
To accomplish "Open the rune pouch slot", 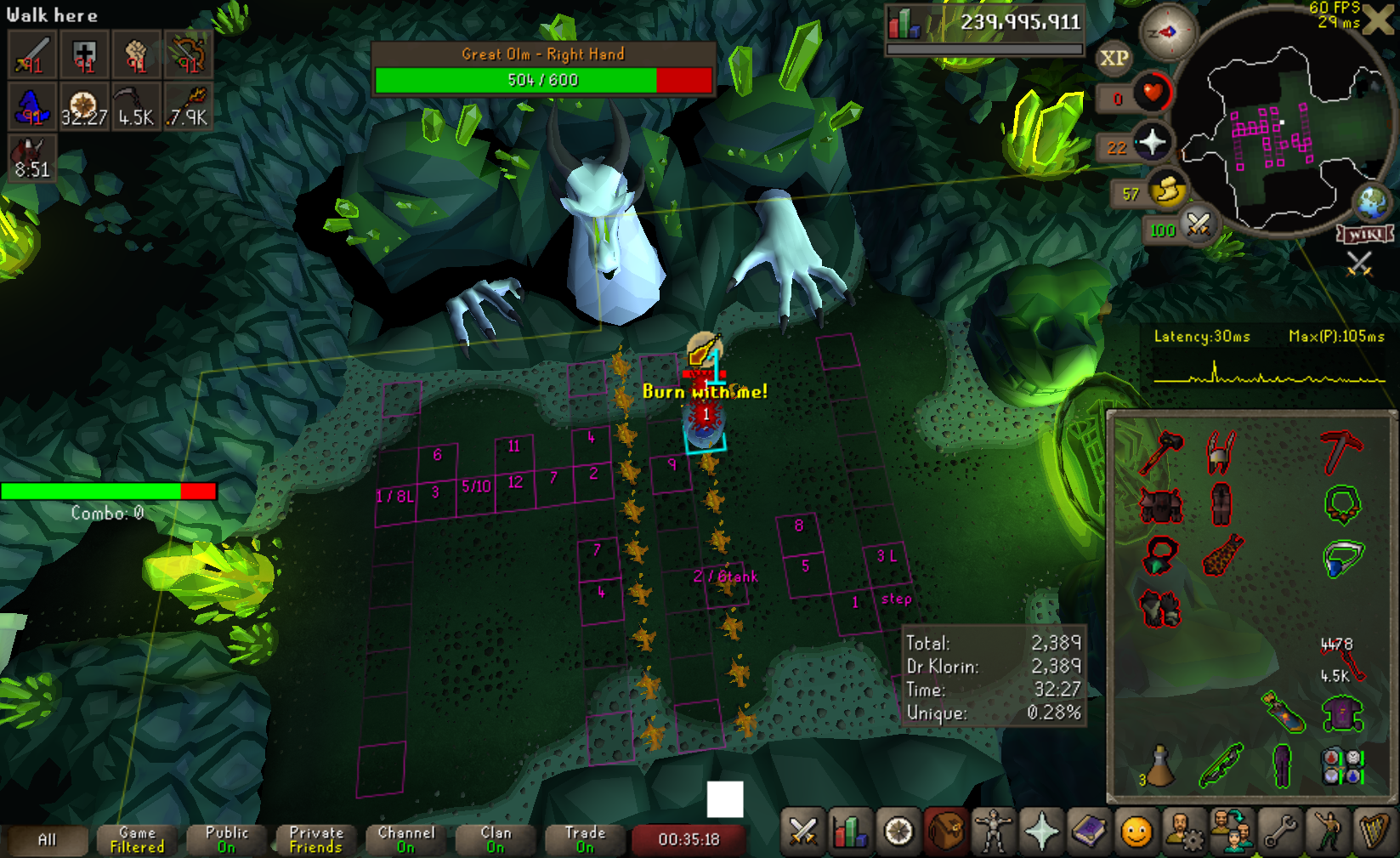I will [1342, 765].
